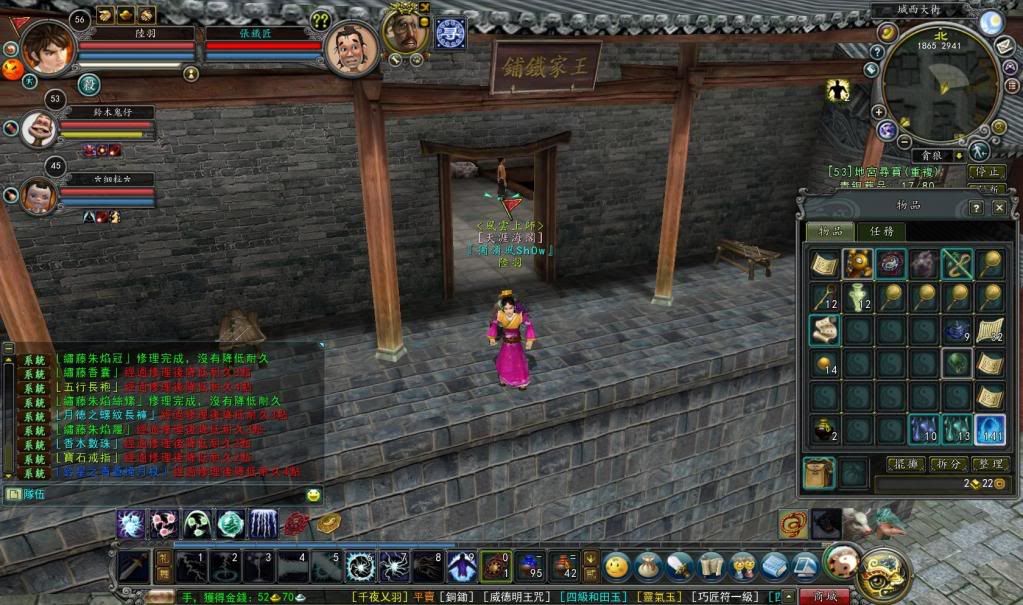
Task: Switch to the 任務 tab
Action: click(x=882, y=231)
